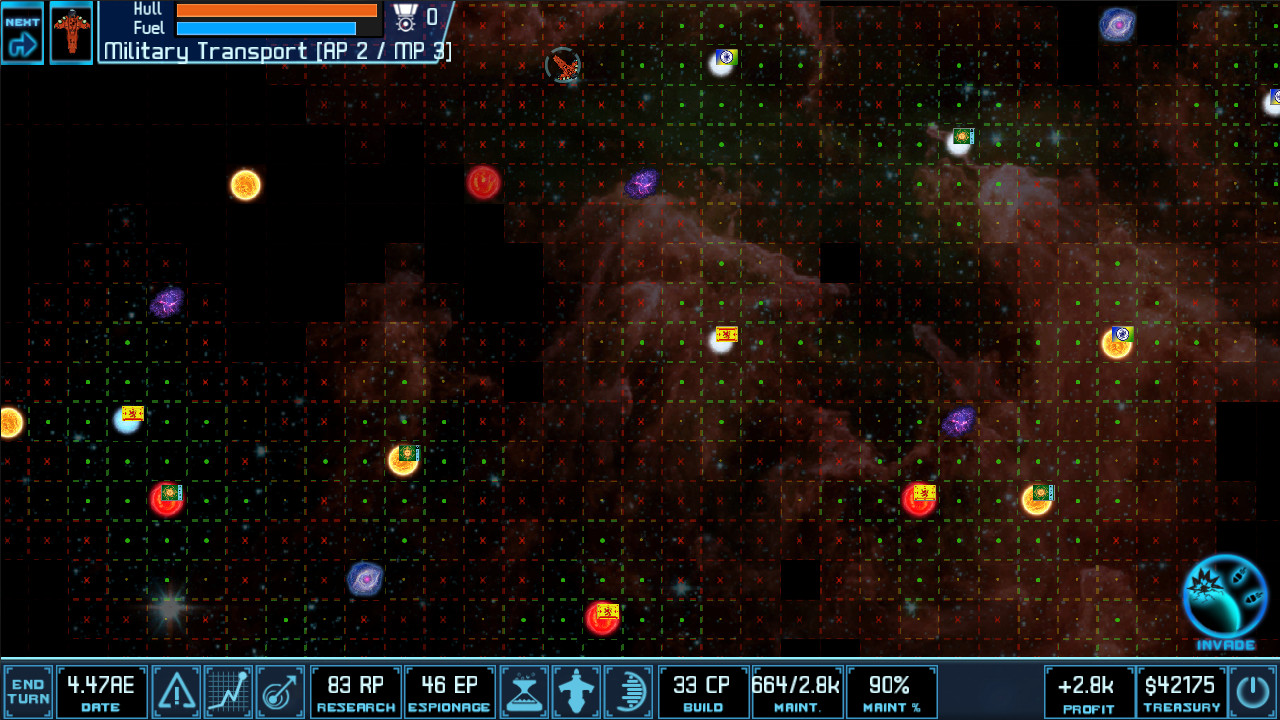Image resolution: width=1280 pixels, height=720 pixels.
Task: Open the 83 RP Research panel
Action: [356, 691]
